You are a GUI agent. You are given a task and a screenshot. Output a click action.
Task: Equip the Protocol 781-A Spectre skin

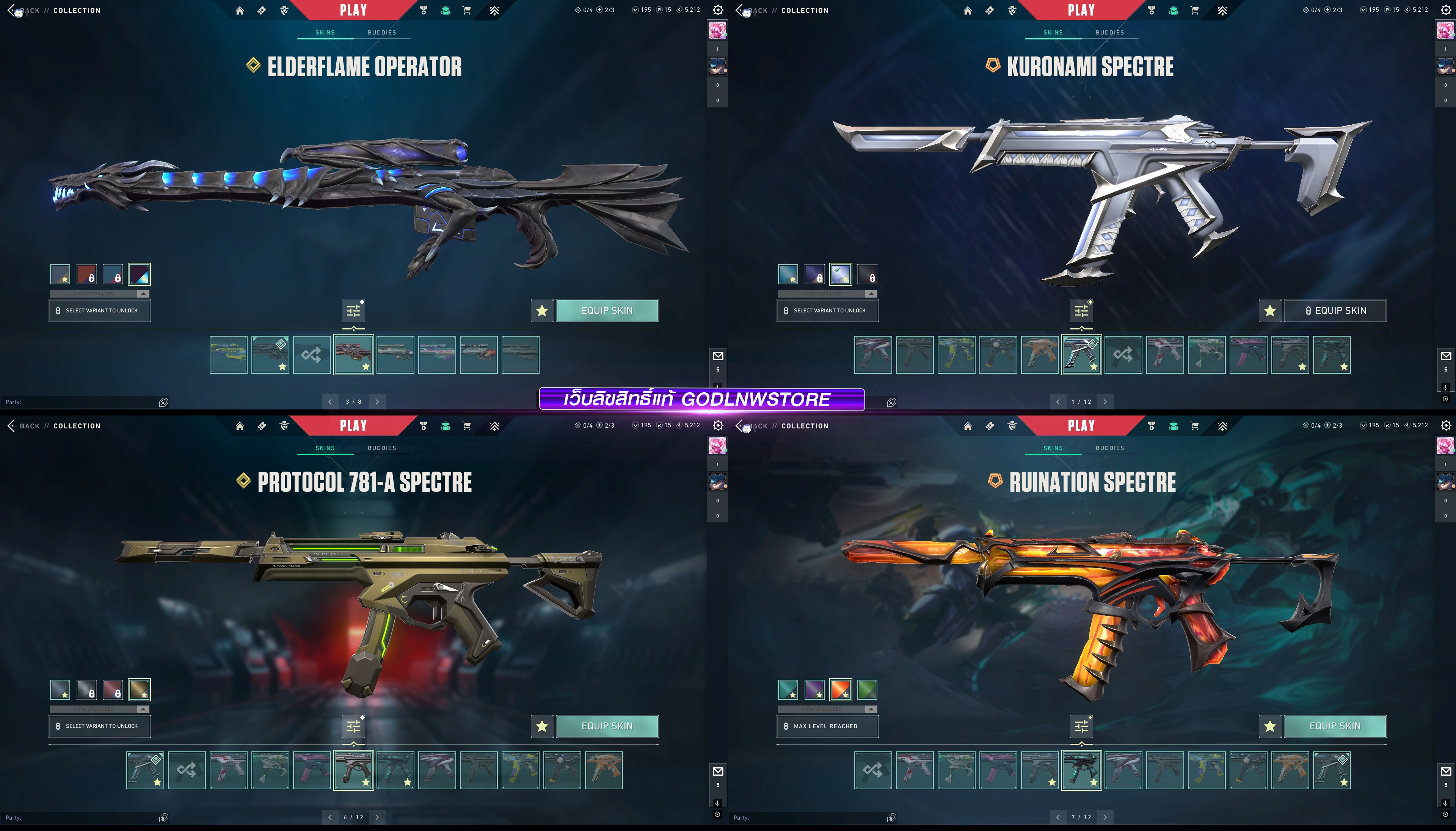pos(607,726)
